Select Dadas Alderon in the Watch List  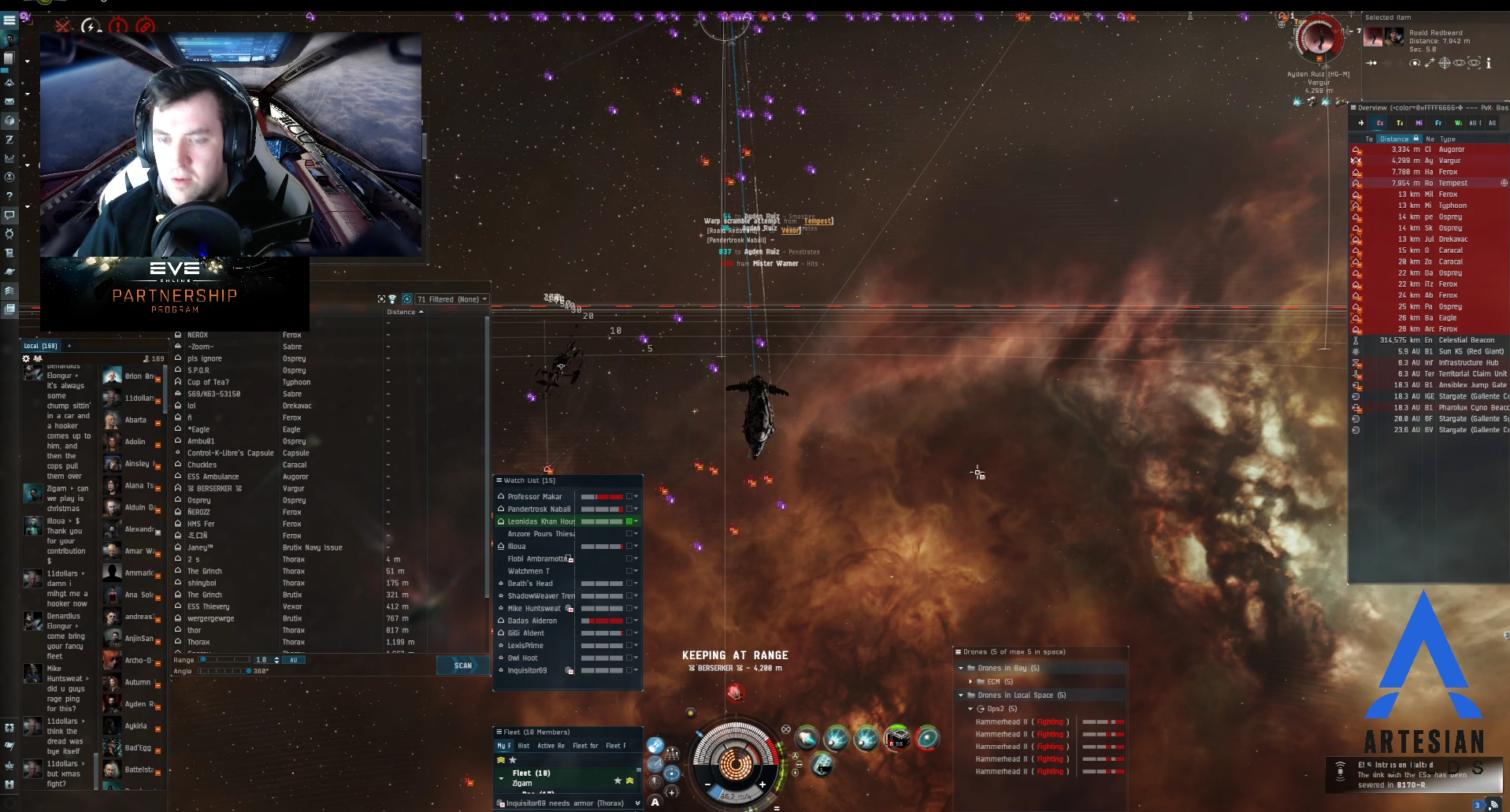point(532,621)
